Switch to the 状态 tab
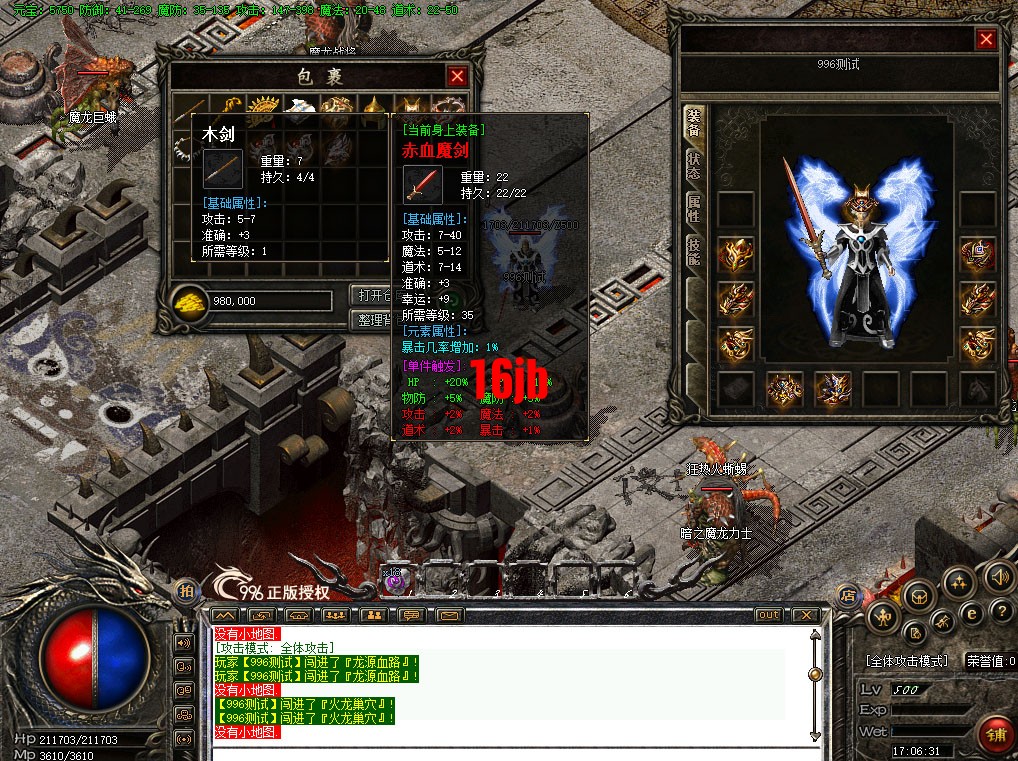 [693, 166]
